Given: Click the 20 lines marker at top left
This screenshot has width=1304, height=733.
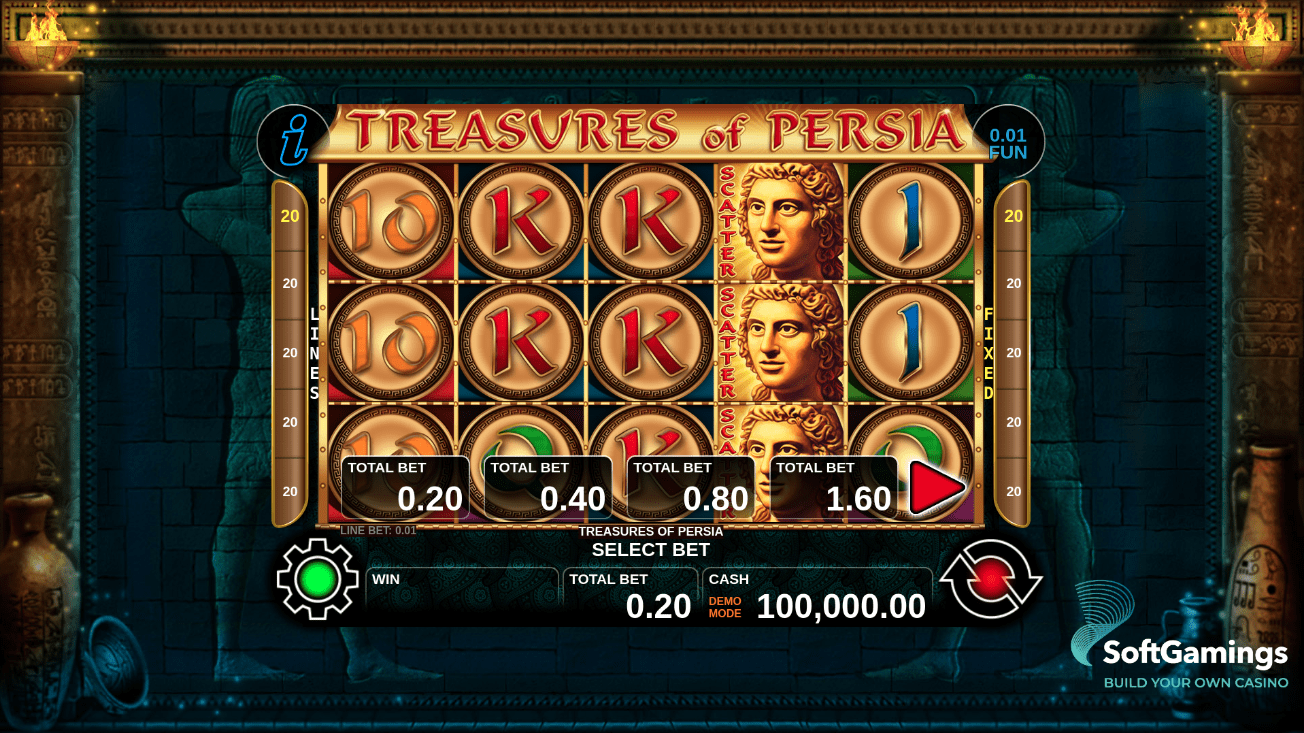Looking at the screenshot, I should tap(289, 213).
